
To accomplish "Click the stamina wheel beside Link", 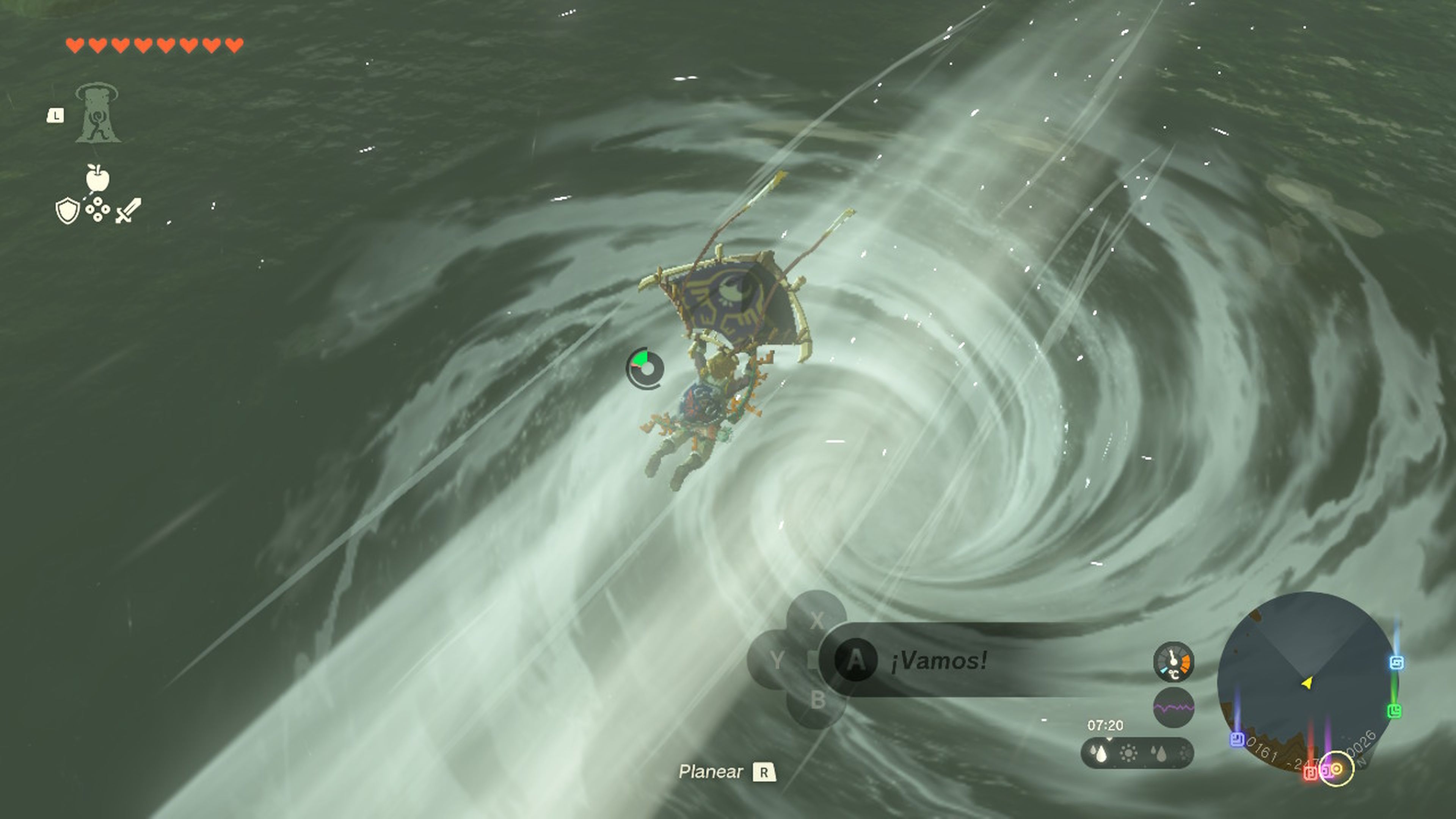I will point(645,366).
